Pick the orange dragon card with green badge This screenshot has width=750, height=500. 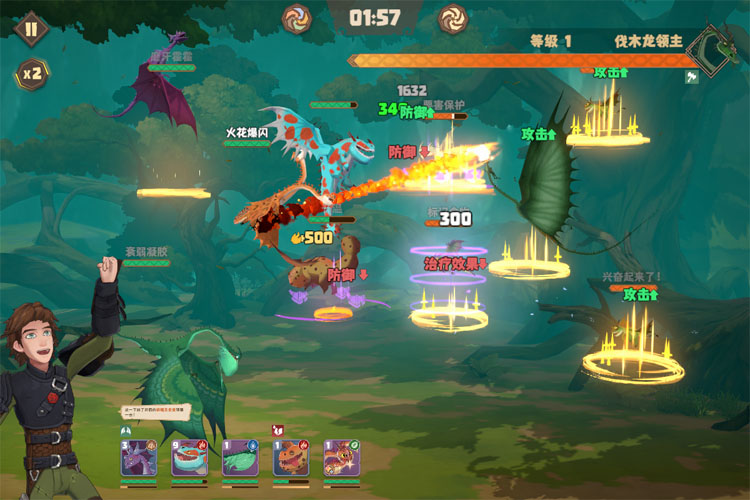(342, 459)
